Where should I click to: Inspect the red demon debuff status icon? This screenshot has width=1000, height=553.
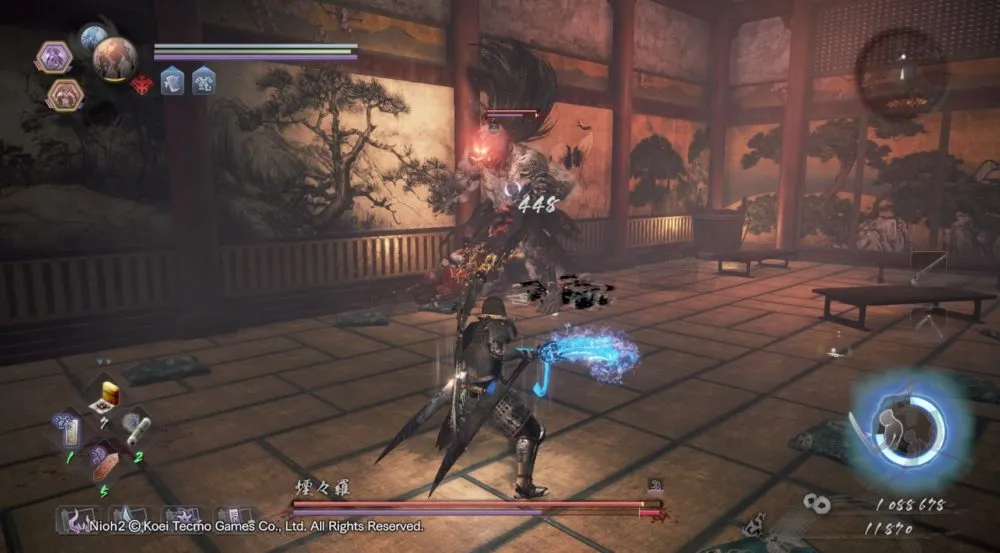click(x=142, y=82)
